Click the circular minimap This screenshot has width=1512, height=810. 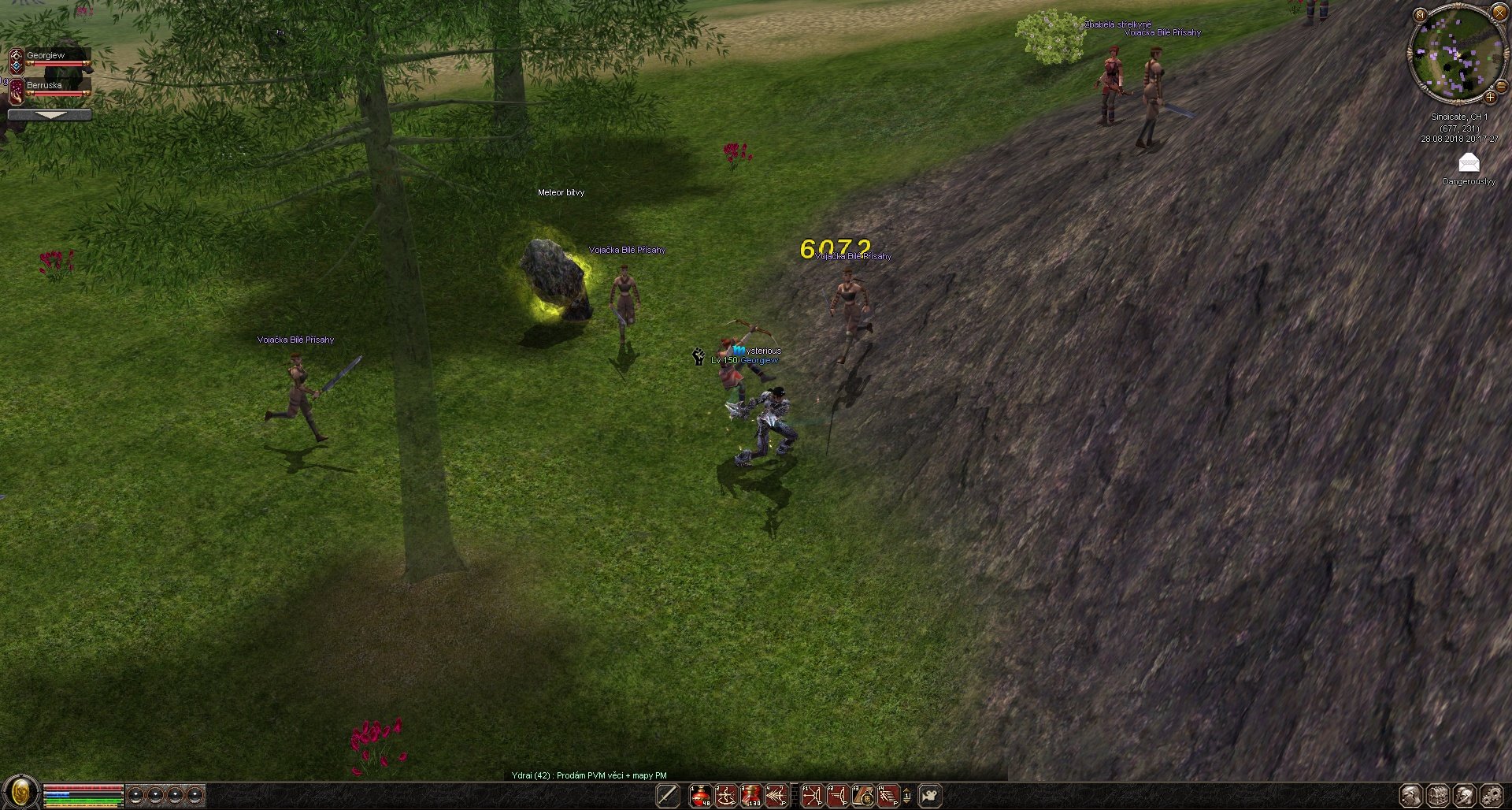pyautogui.click(x=1456, y=54)
